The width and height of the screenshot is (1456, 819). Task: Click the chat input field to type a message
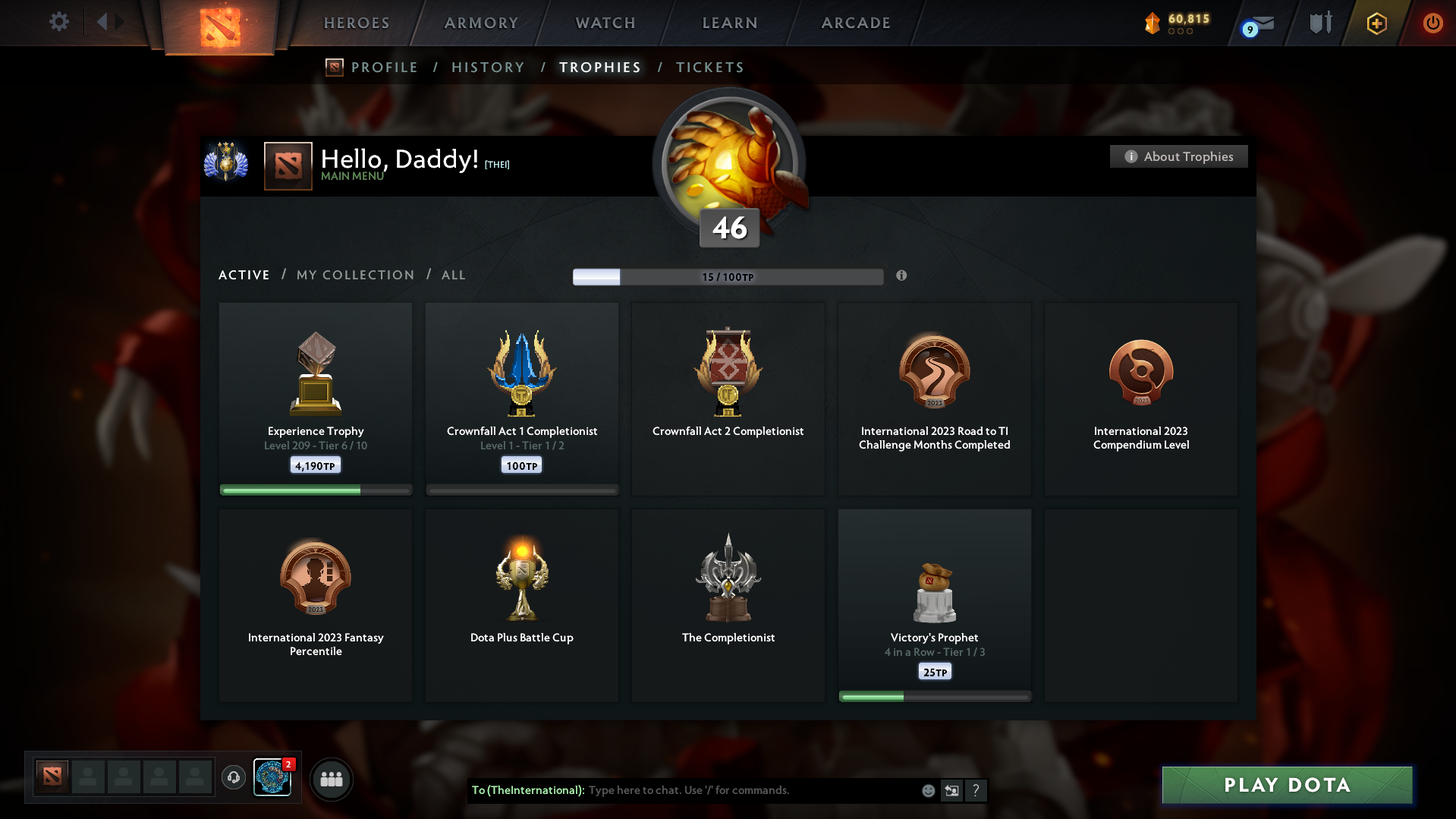tap(721, 790)
